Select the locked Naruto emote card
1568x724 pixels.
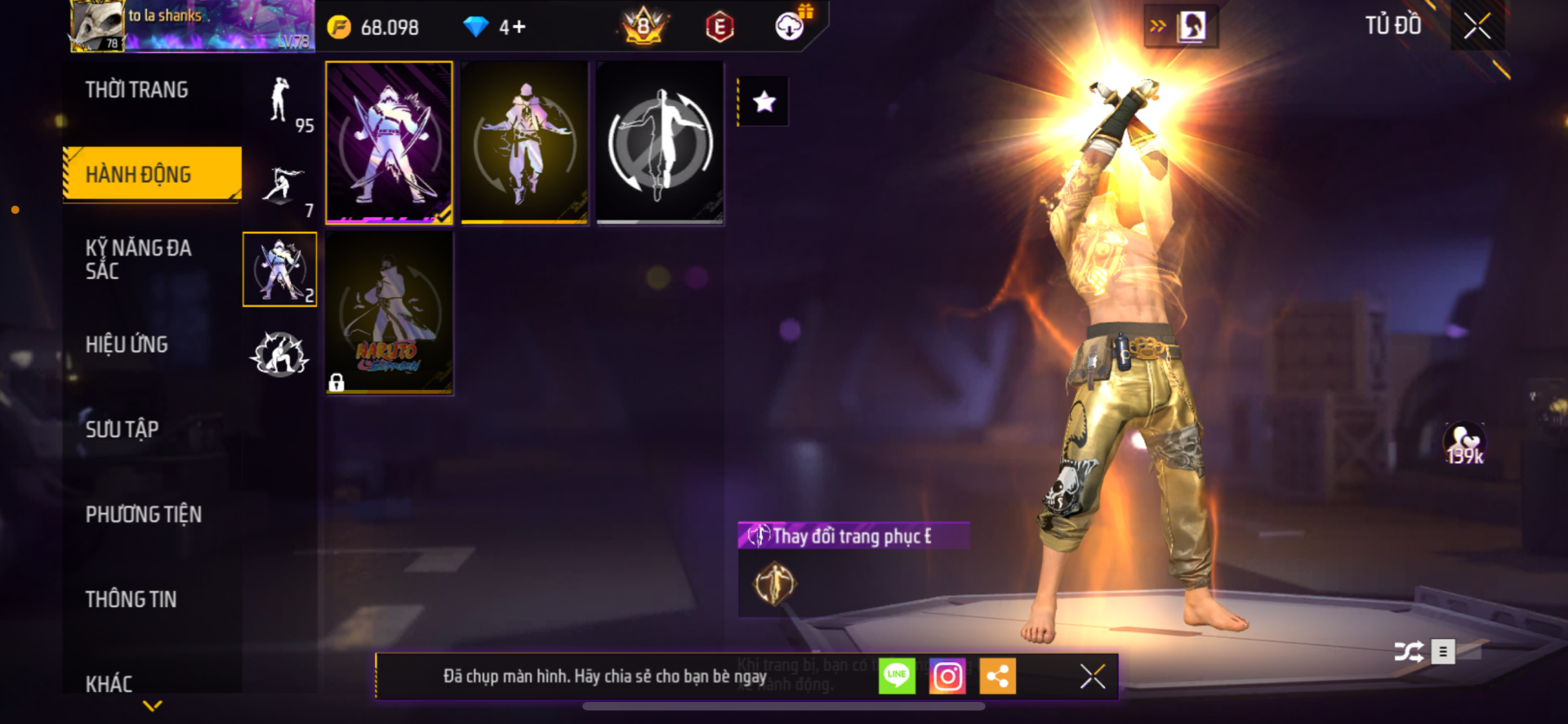(x=390, y=313)
